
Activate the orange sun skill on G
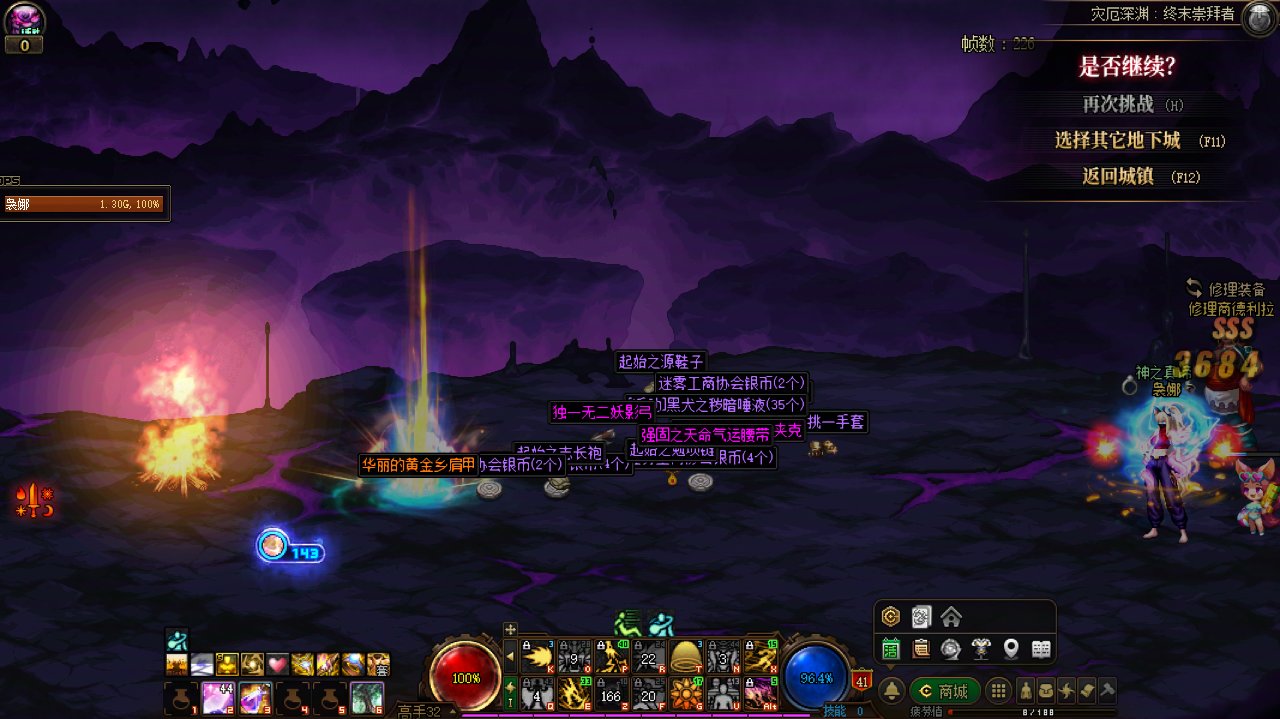pyautogui.click(x=687, y=694)
